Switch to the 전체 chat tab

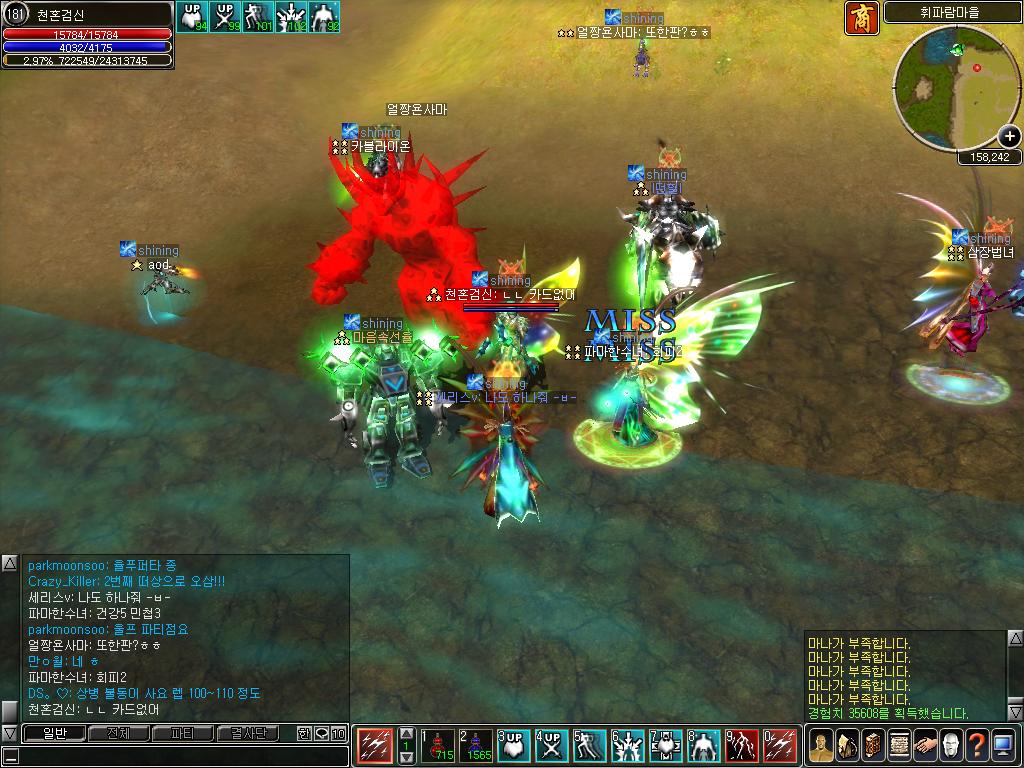118,734
